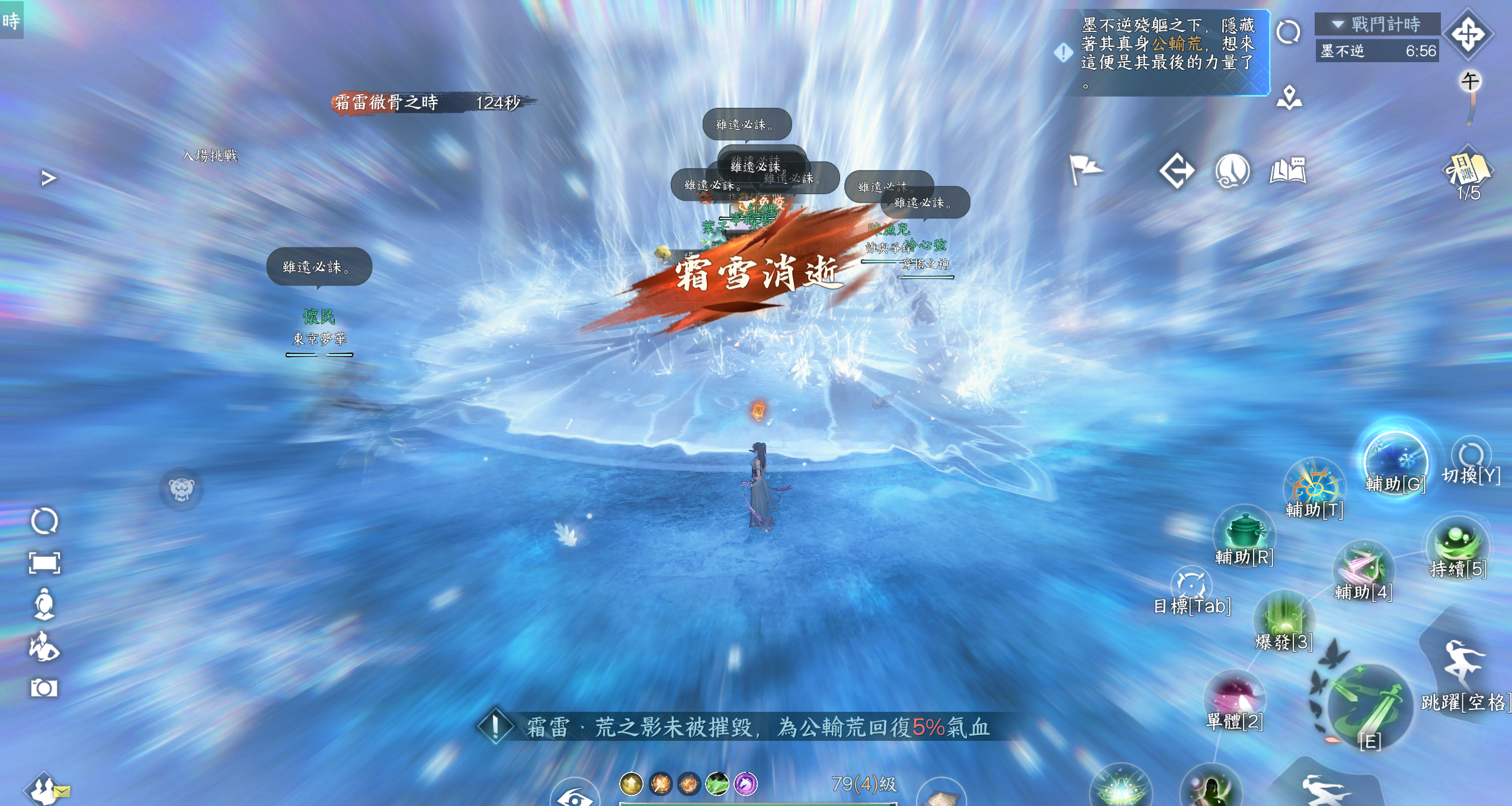Jump using the 跳躍 button
This screenshot has width=1512, height=806.
[1462, 664]
